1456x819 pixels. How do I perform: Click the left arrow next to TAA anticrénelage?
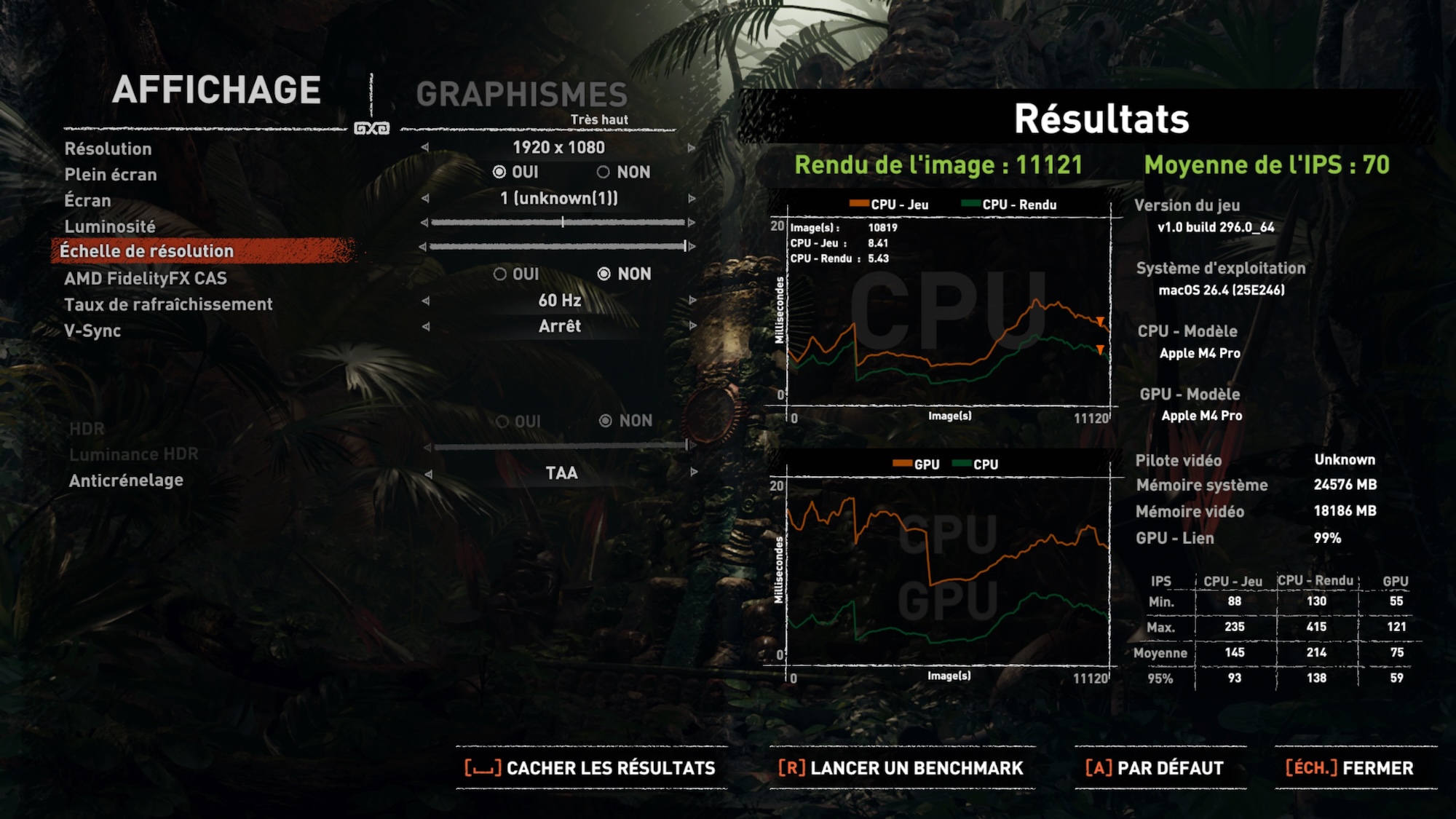(x=428, y=474)
